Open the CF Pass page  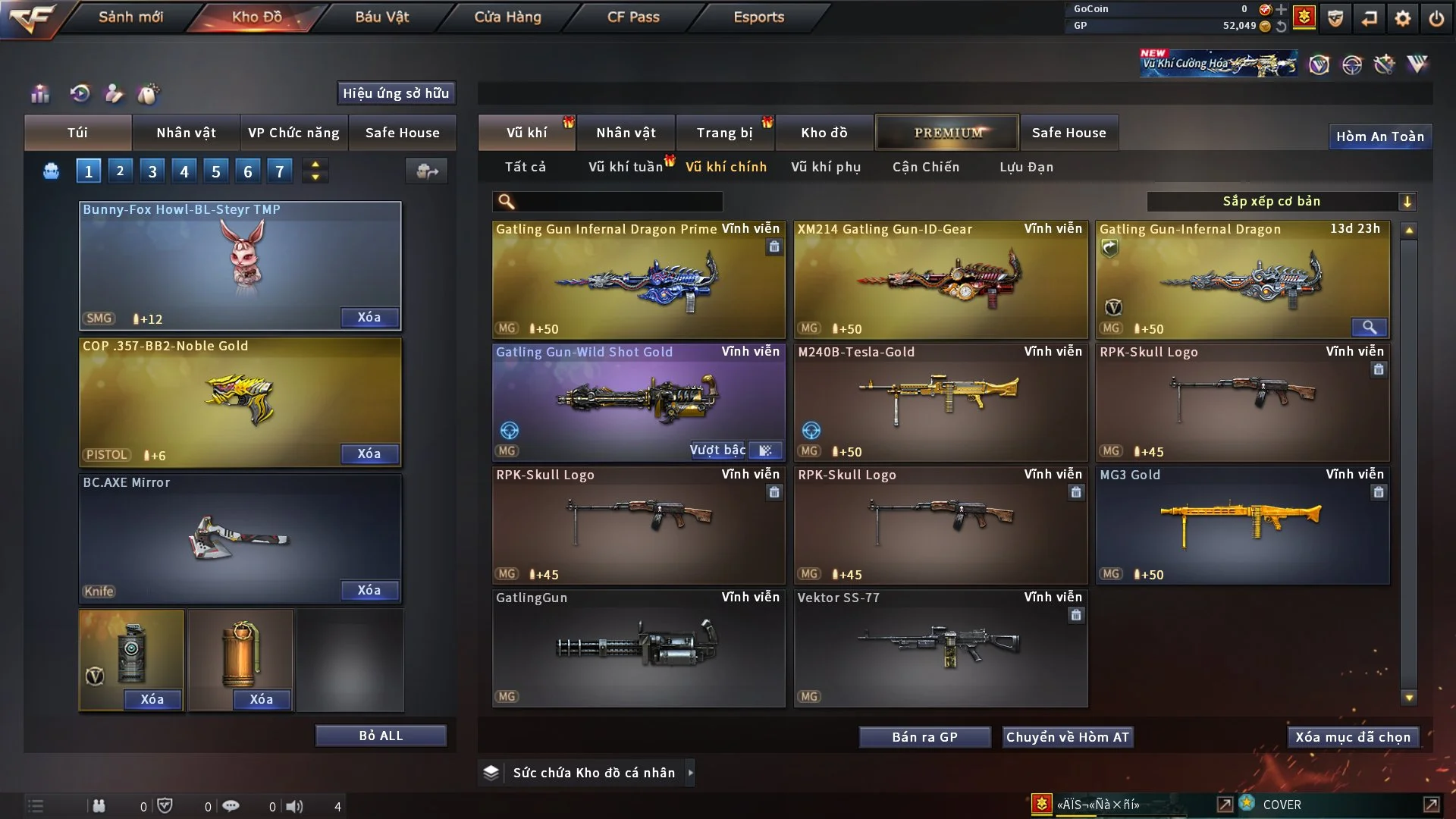[x=633, y=17]
